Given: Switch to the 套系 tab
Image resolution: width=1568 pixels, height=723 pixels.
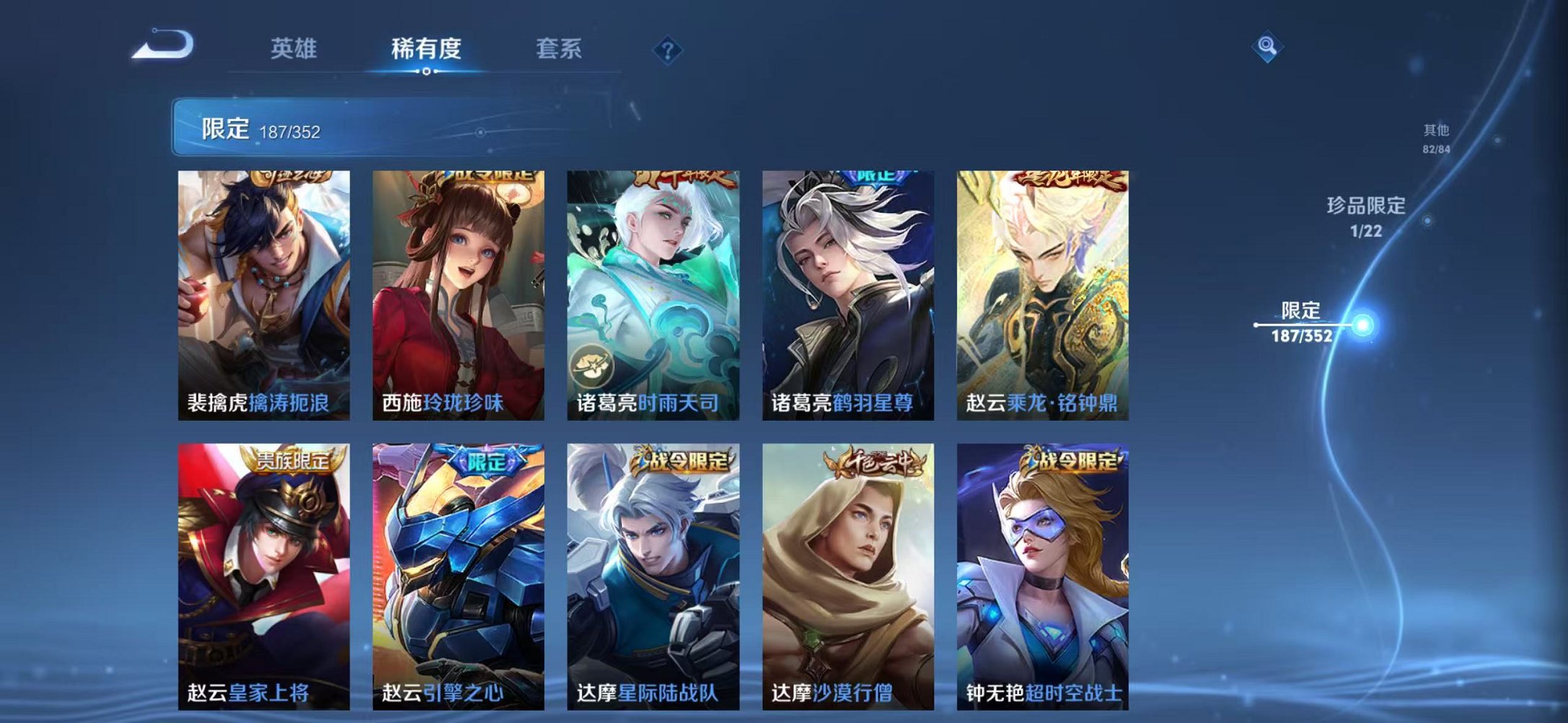Looking at the screenshot, I should point(557,48).
